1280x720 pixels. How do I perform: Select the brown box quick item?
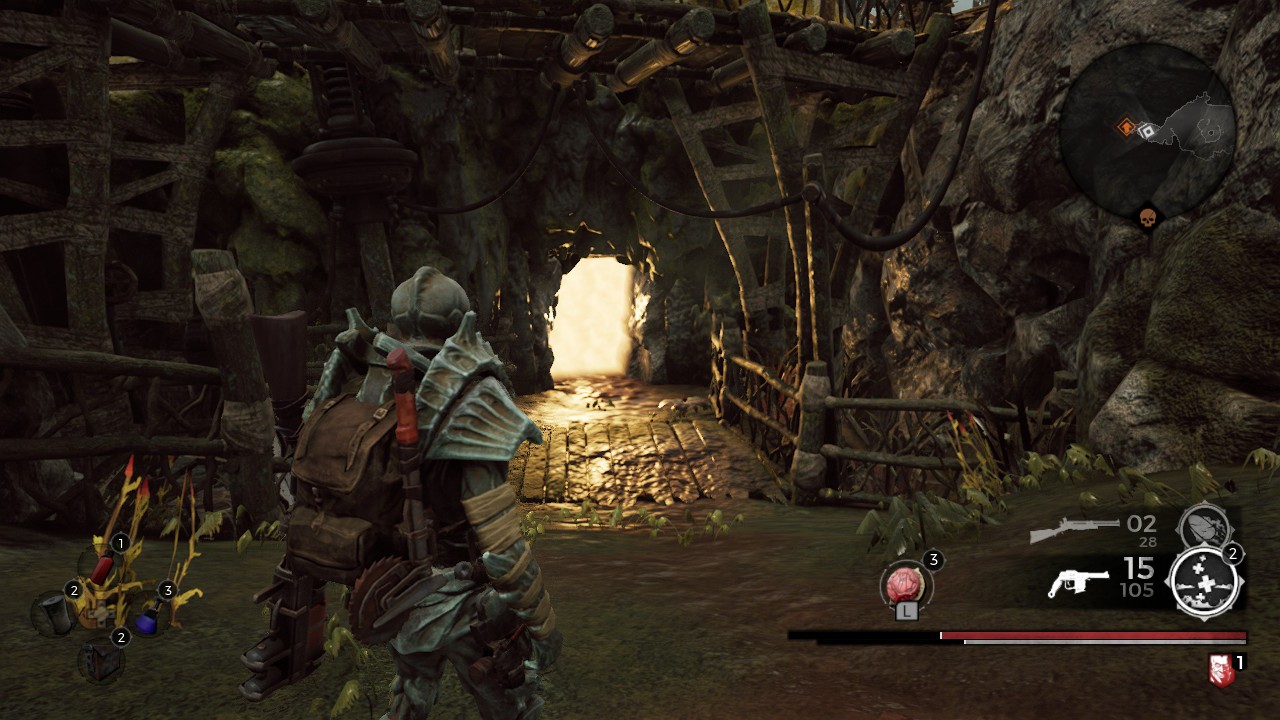point(102,661)
